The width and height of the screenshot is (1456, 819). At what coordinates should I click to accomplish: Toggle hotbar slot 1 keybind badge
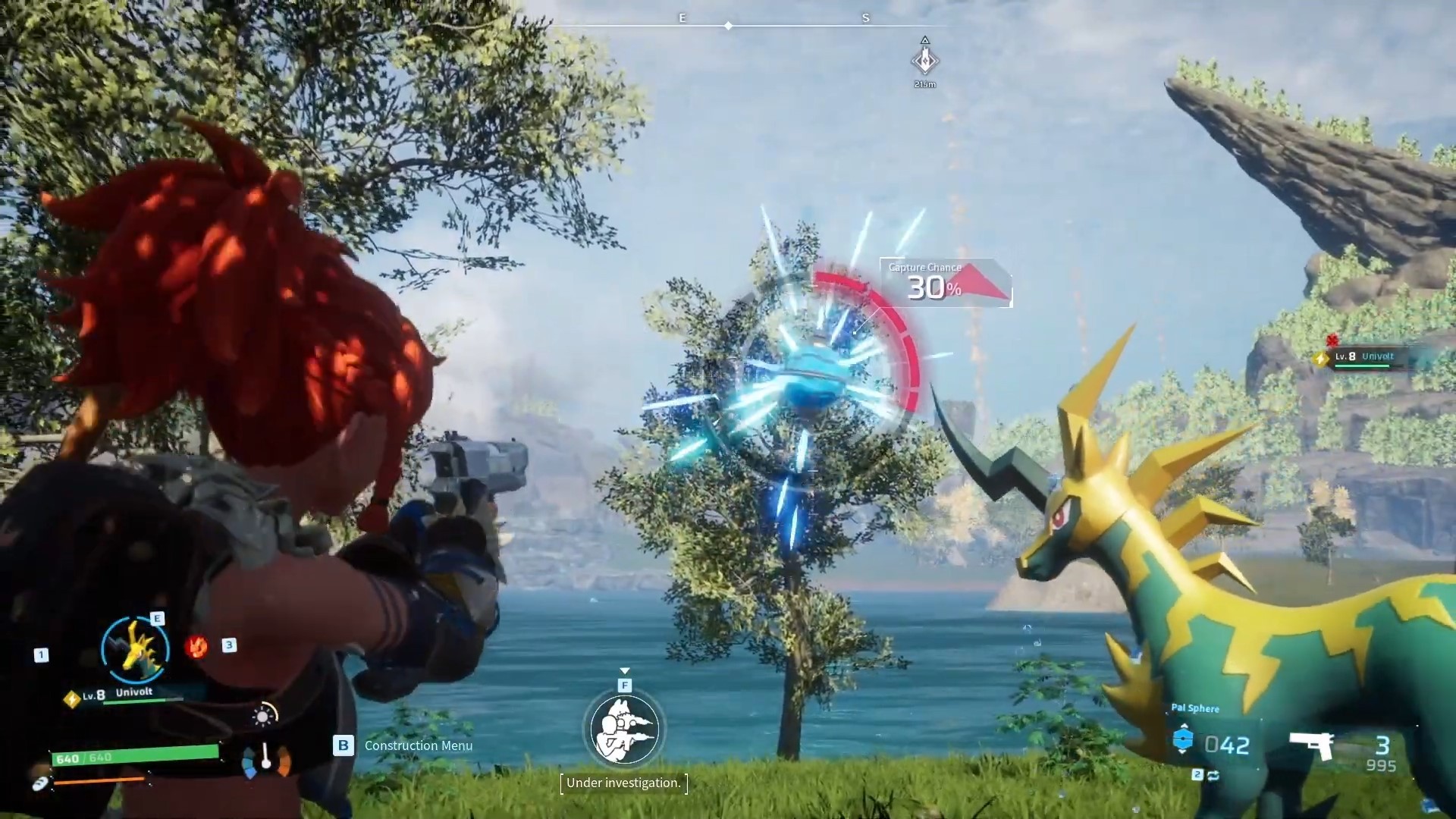42,653
